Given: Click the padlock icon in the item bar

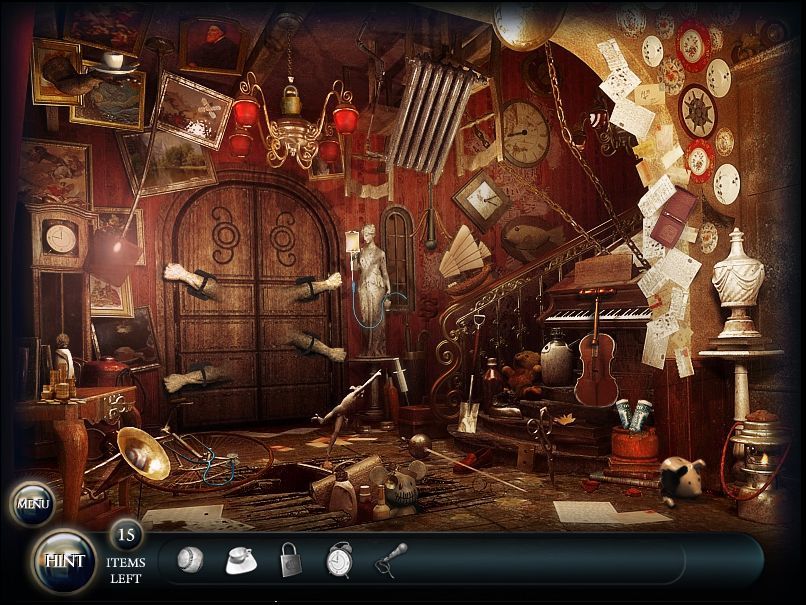Looking at the screenshot, I should [290, 560].
